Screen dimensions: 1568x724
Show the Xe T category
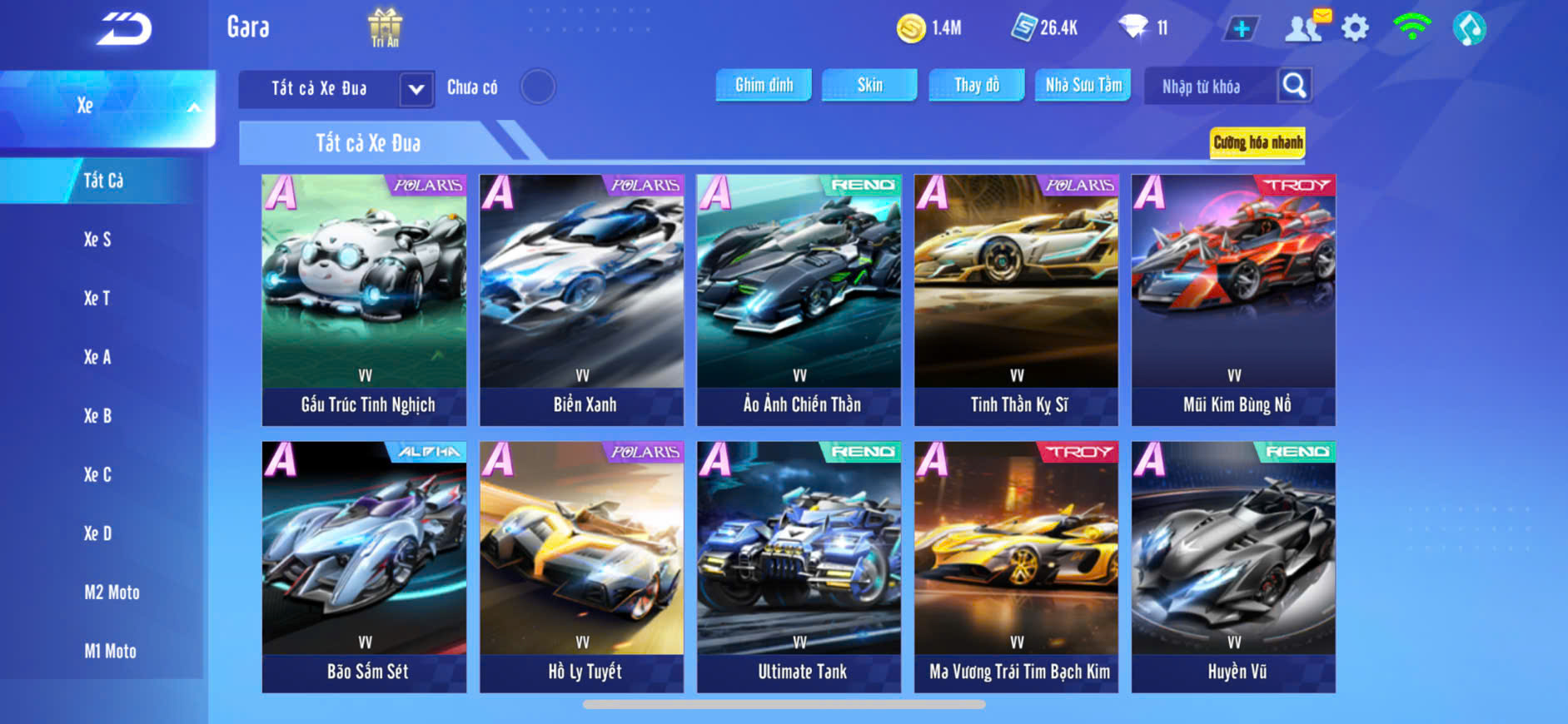(97, 298)
